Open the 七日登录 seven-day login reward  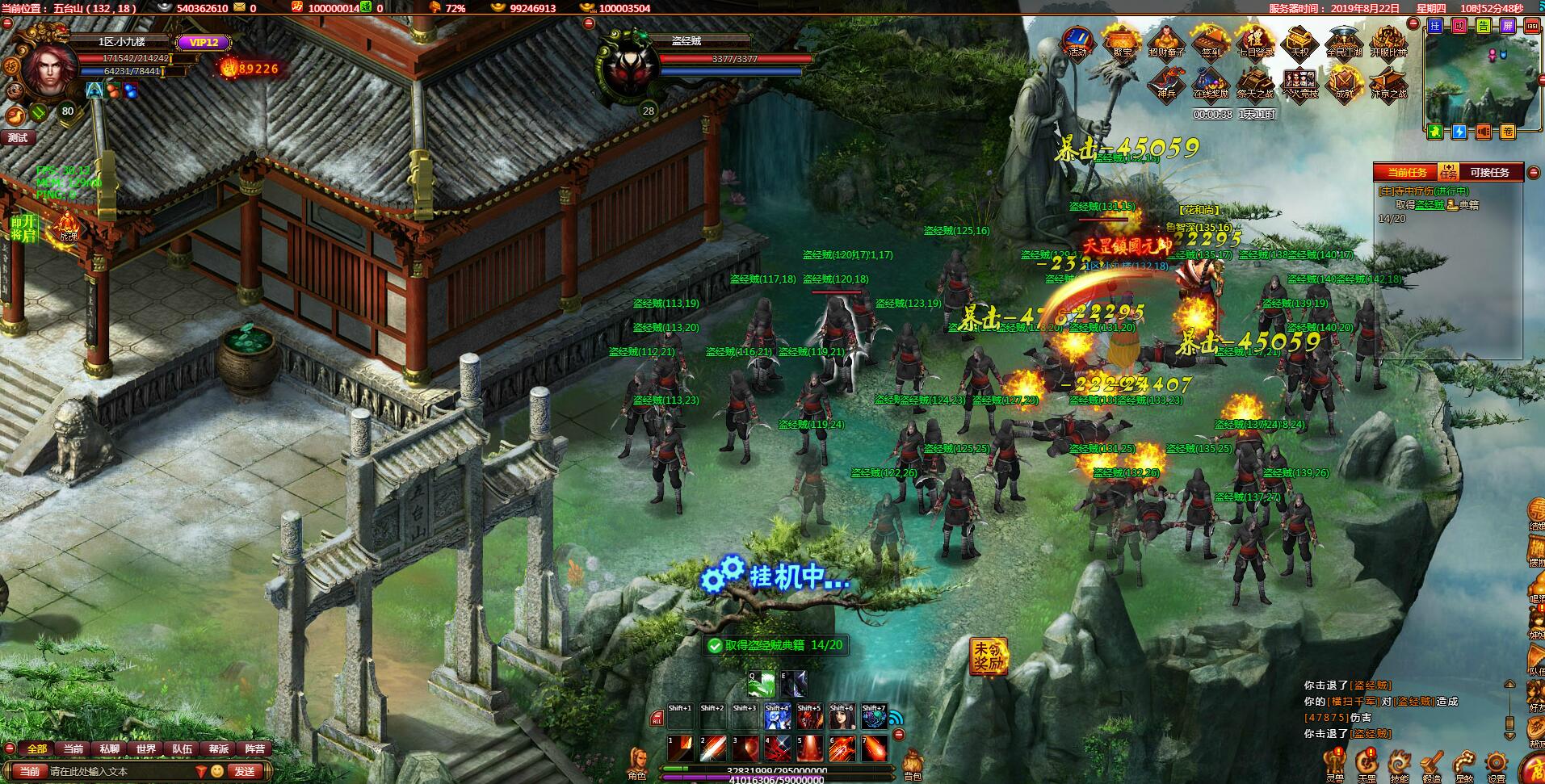pos(1255,41)
